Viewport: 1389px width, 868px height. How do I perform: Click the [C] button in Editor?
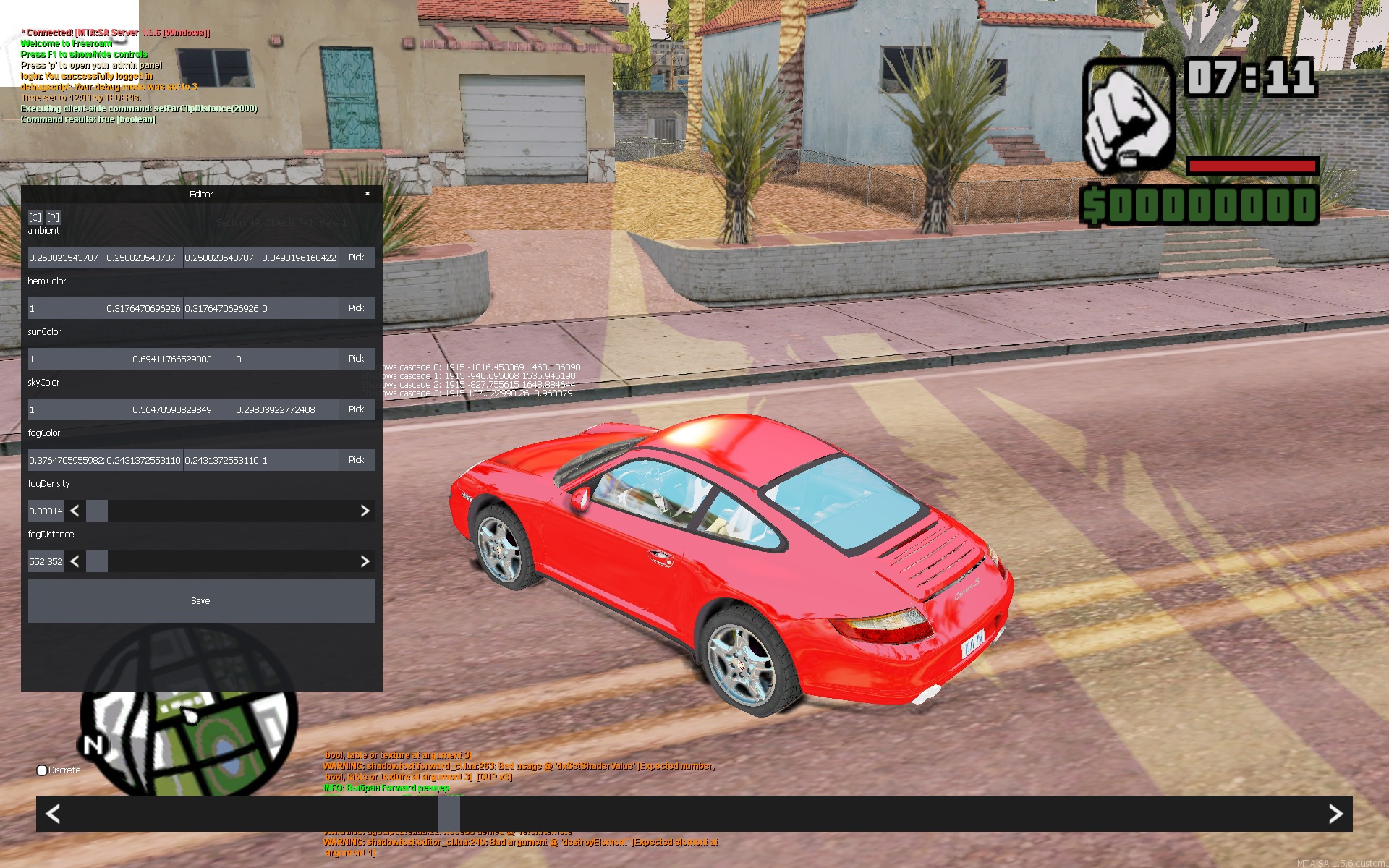[x=35, y=217]
